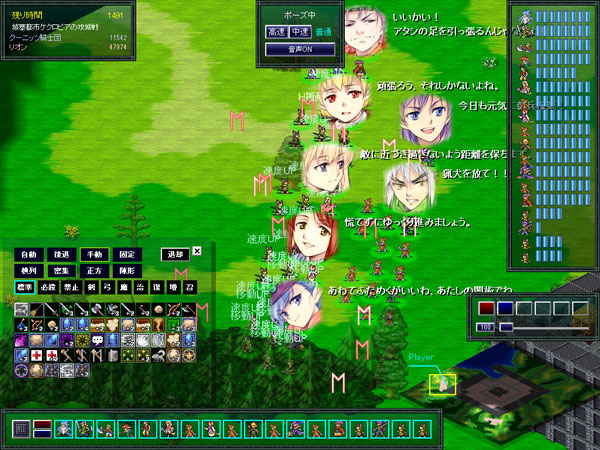The width and height of the screenshot is (600, 450).
Task: Choose the 横列 line formation
Action: tap(29, 270)
